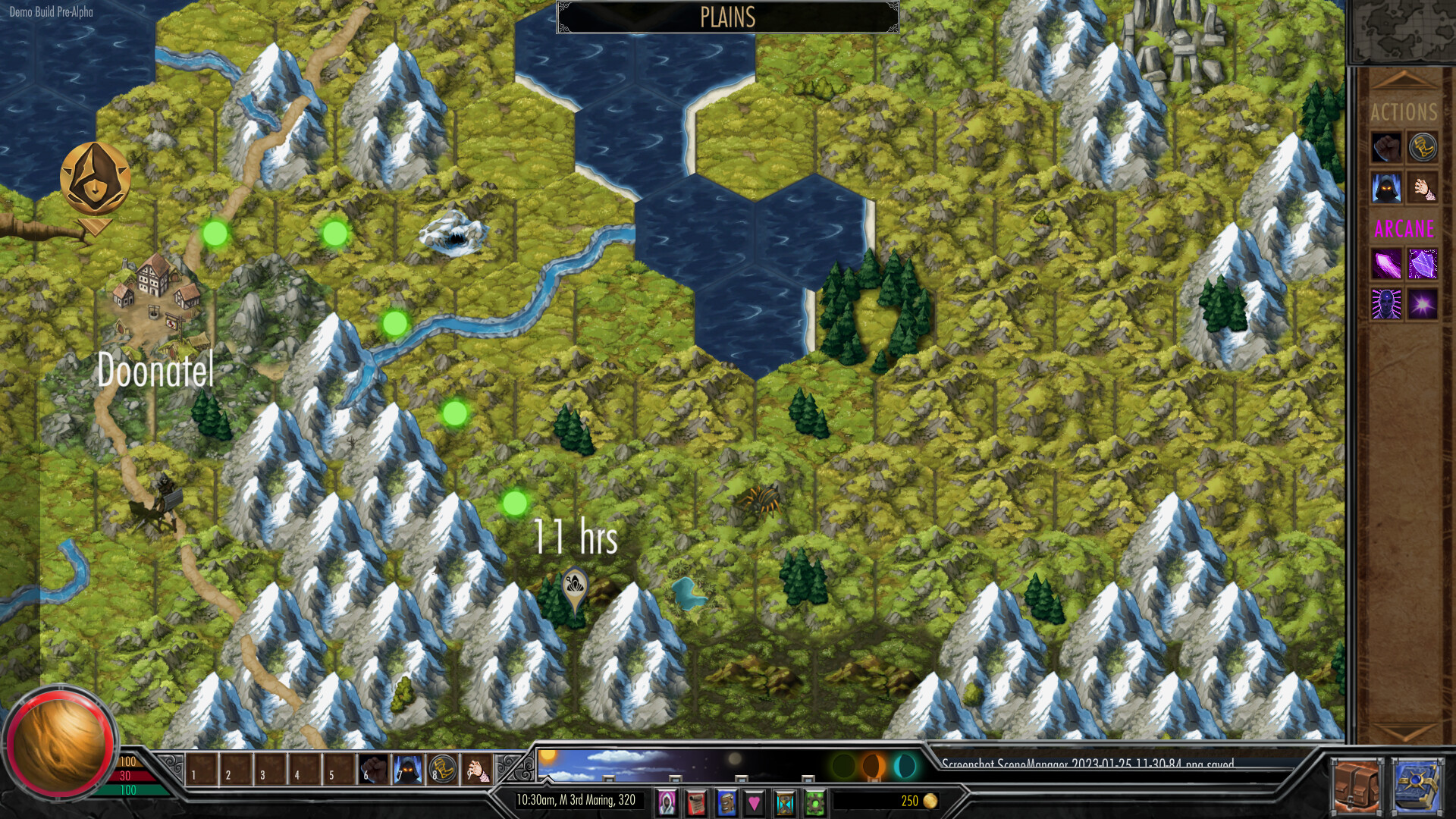Click the pink heart relationships icon
This screenshot has height=819, width=1456.
(755, 802)
